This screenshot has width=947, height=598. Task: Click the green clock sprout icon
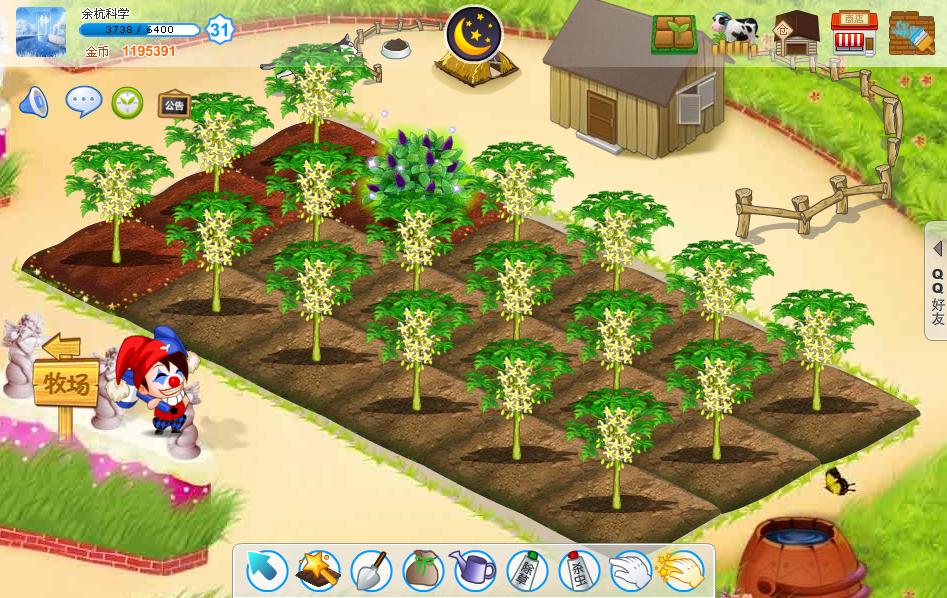[x=127, y=101]
